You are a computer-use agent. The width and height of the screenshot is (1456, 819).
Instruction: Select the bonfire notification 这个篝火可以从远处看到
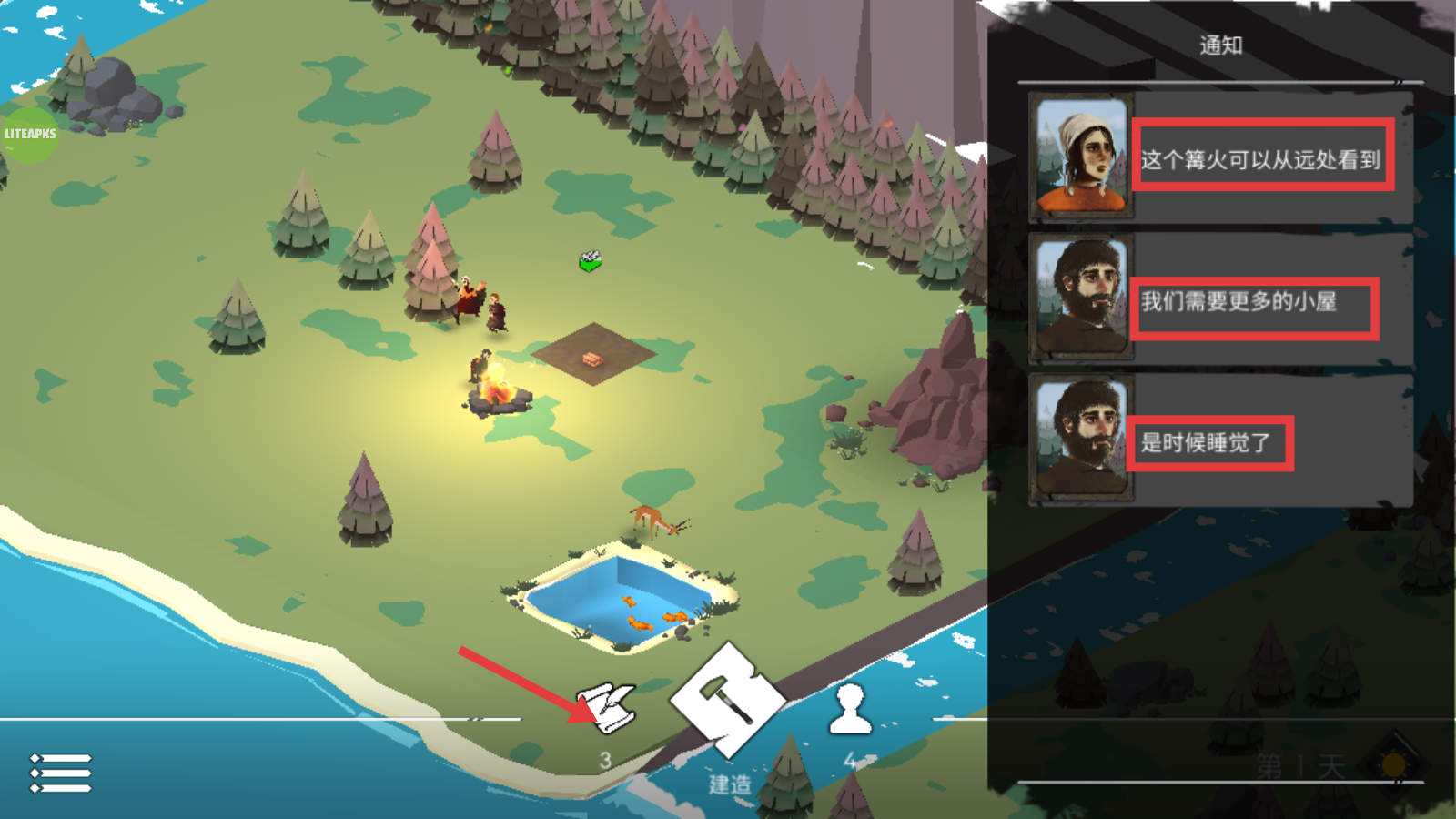tap(1261, 159)
